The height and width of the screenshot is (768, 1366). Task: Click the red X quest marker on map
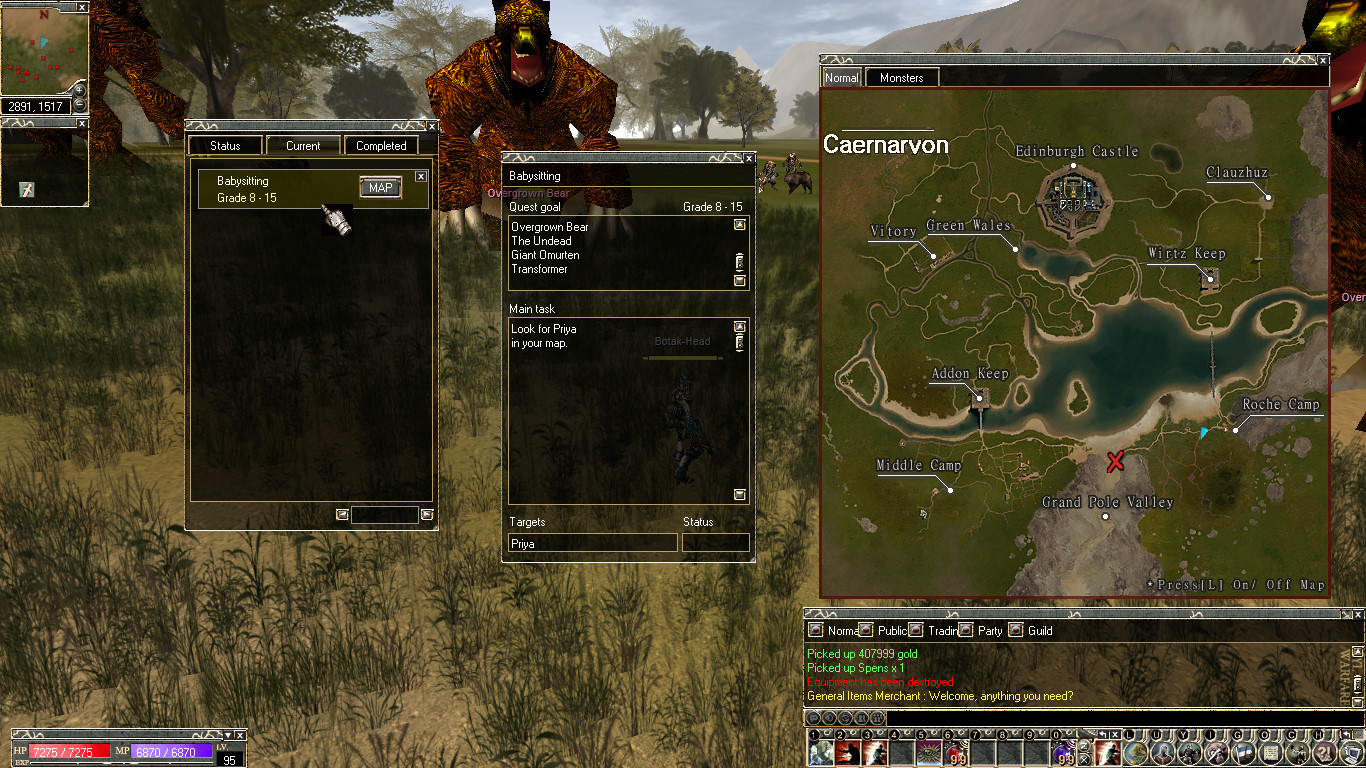click(1115, 461)
